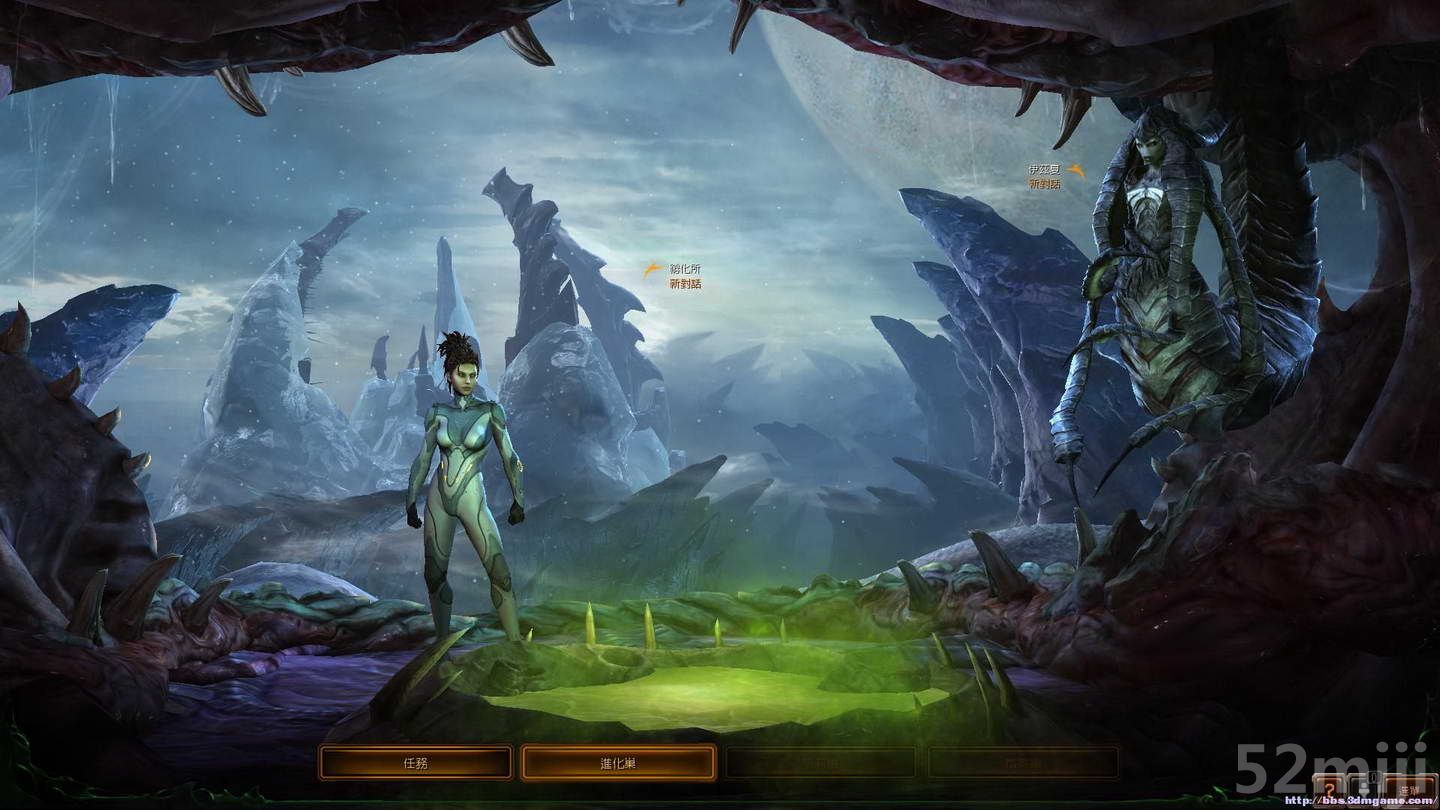Click the mouse control indicator icon
1440x810 pixels.
coord(1364,789)
